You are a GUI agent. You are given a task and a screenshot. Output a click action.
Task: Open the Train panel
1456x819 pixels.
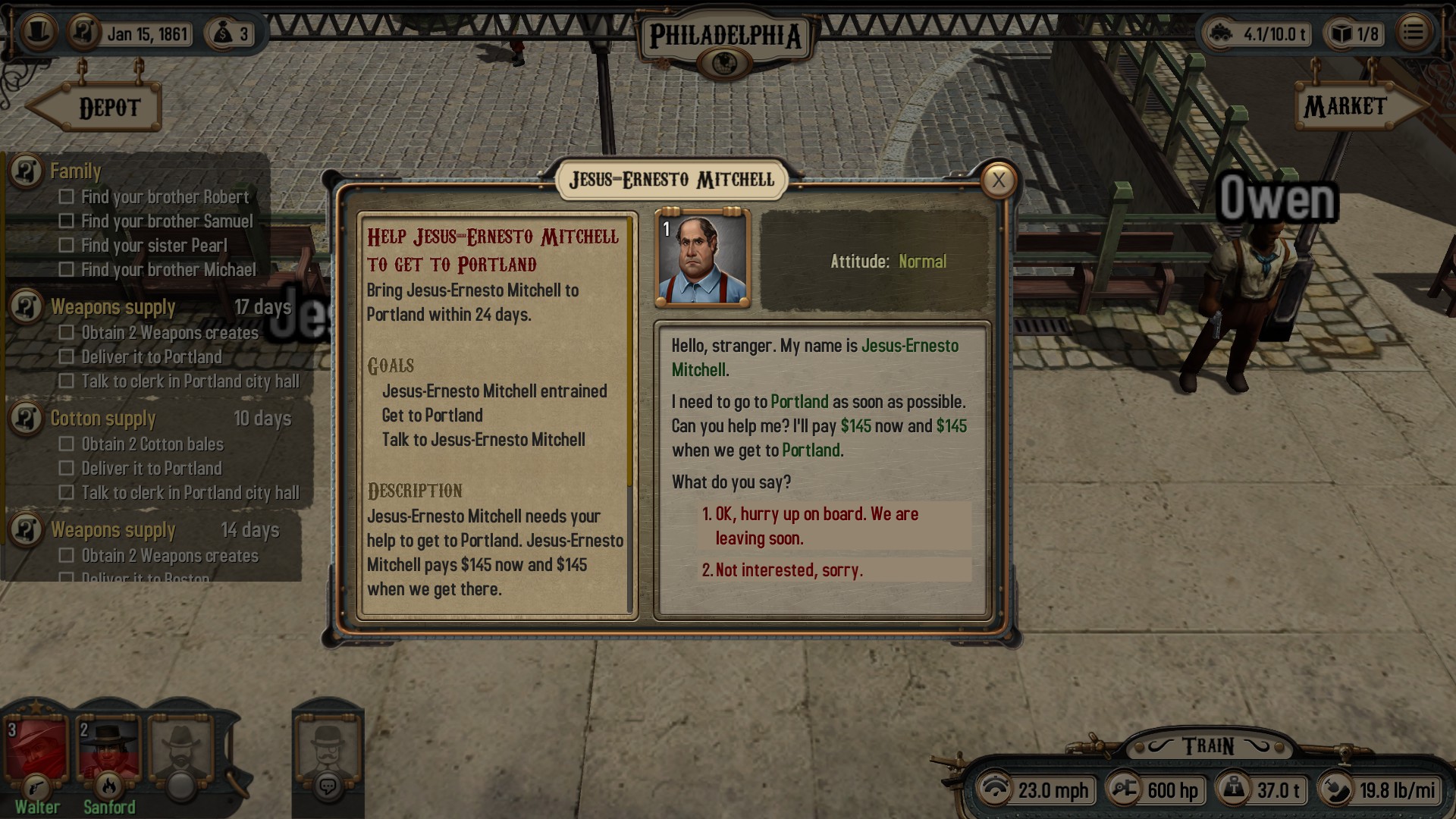point(1208,746)
